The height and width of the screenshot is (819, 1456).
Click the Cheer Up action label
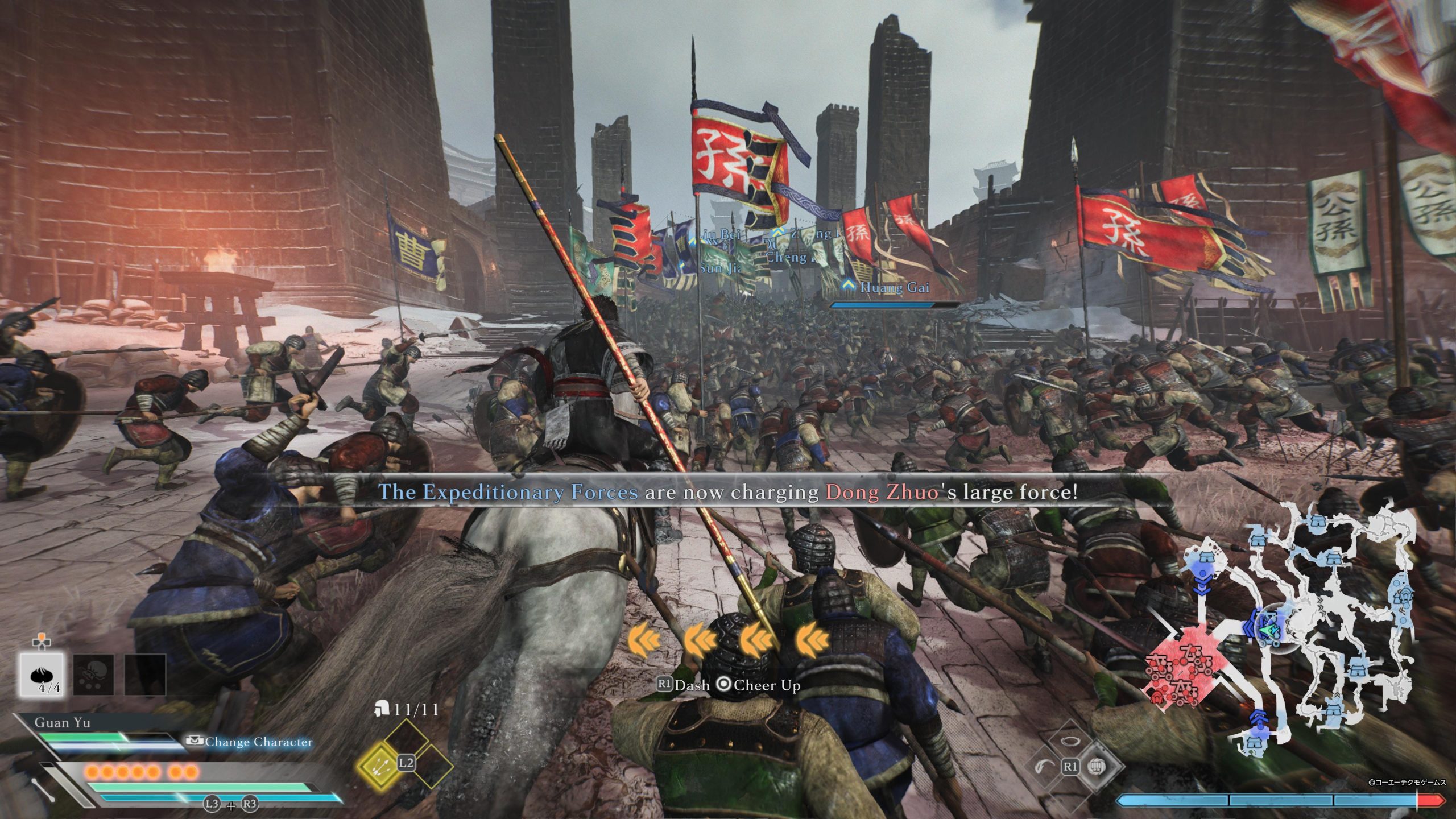pos(766,685)
